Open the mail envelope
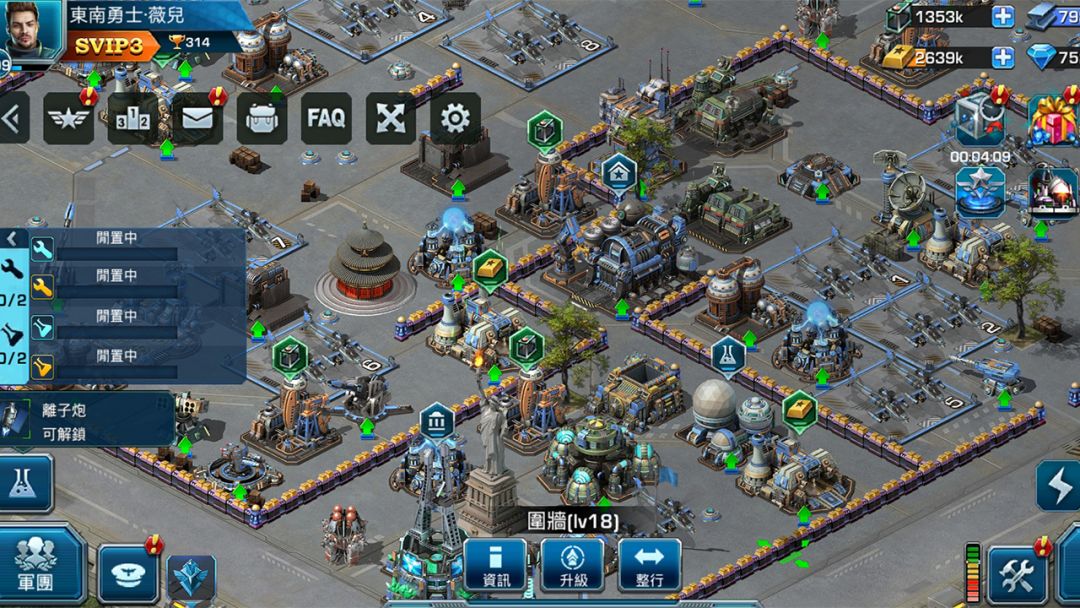 pos(197,119)
